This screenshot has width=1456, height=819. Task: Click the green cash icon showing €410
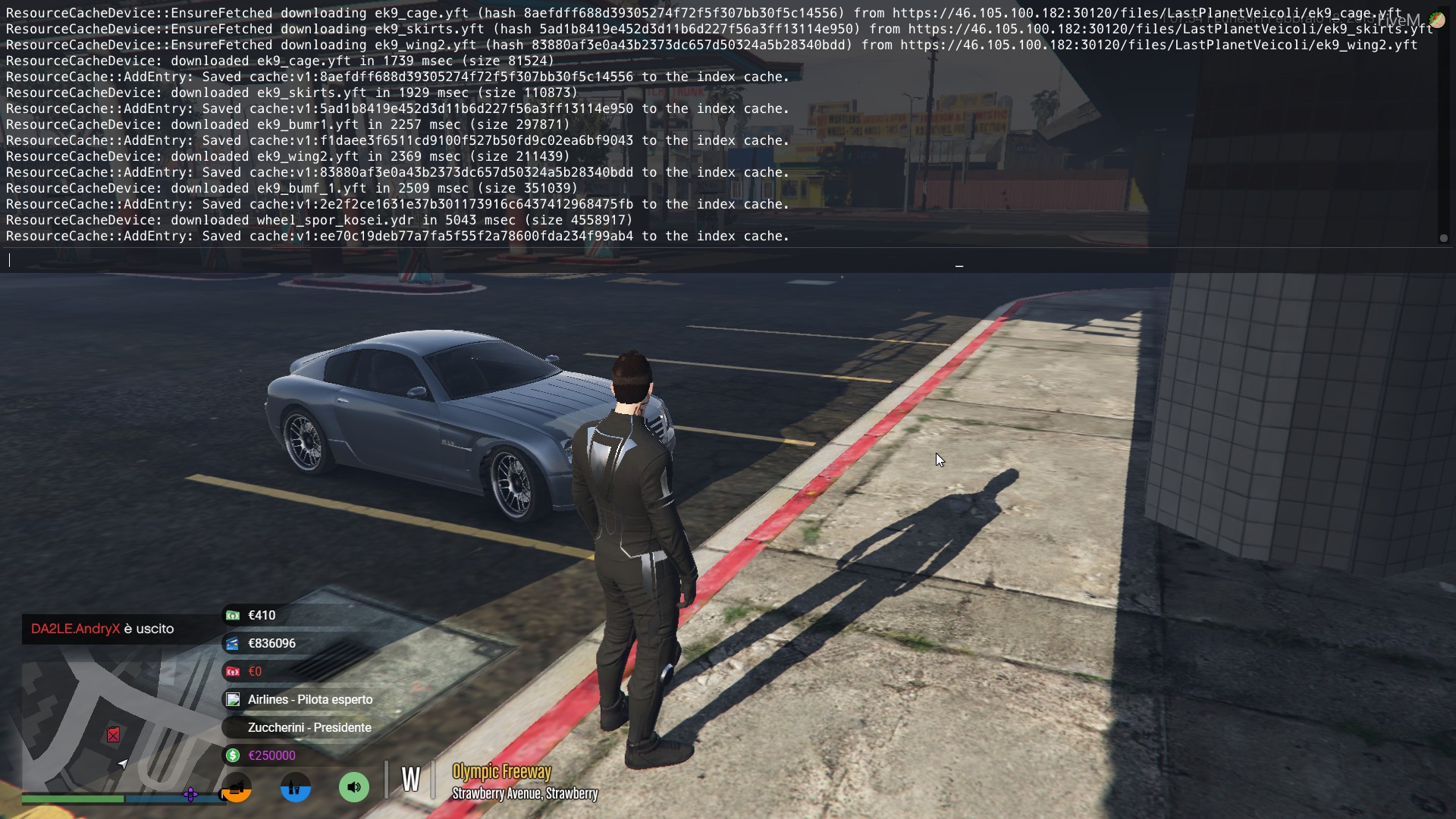[x=232, y=615]
